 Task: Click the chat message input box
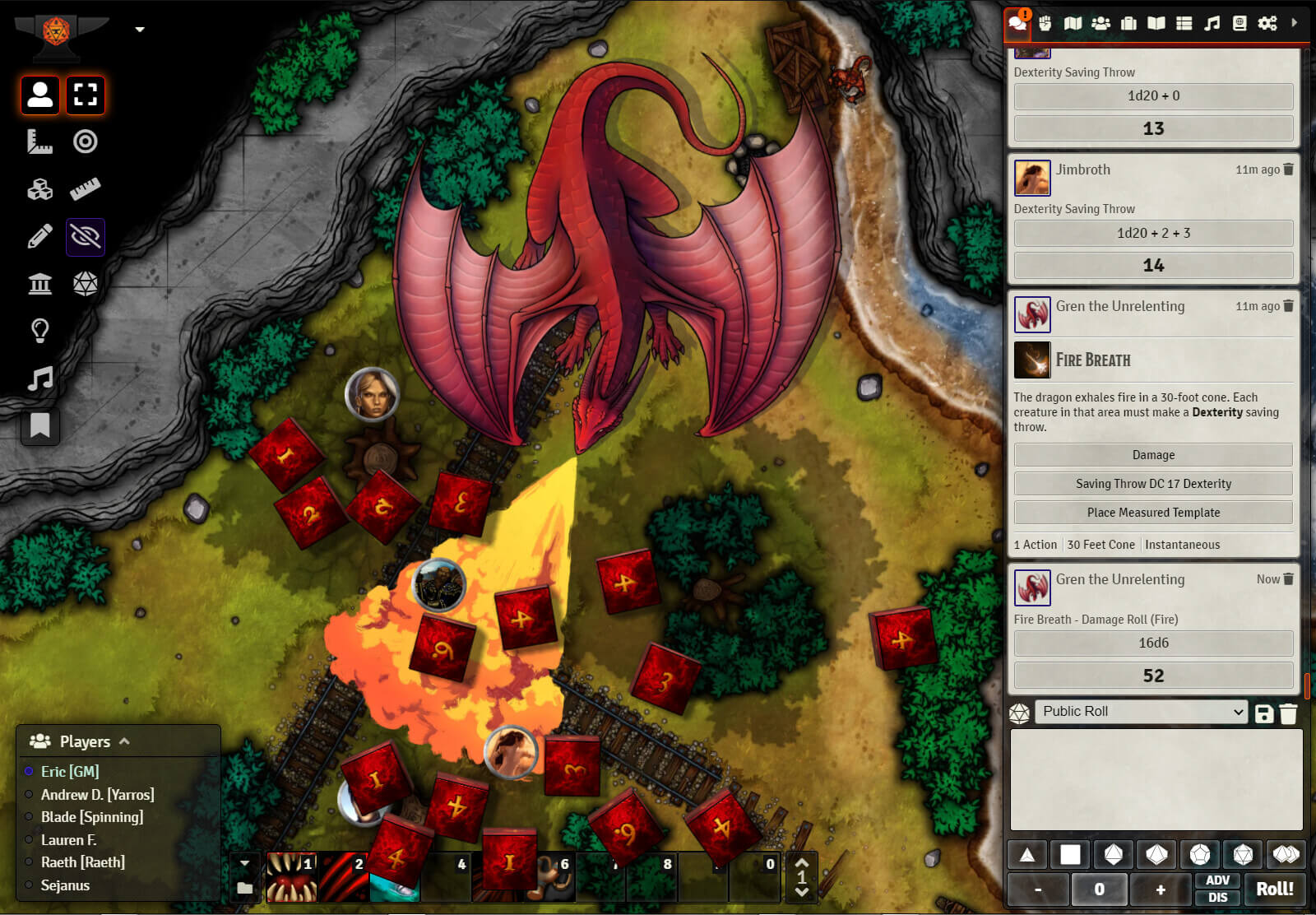pos(1156,779)
